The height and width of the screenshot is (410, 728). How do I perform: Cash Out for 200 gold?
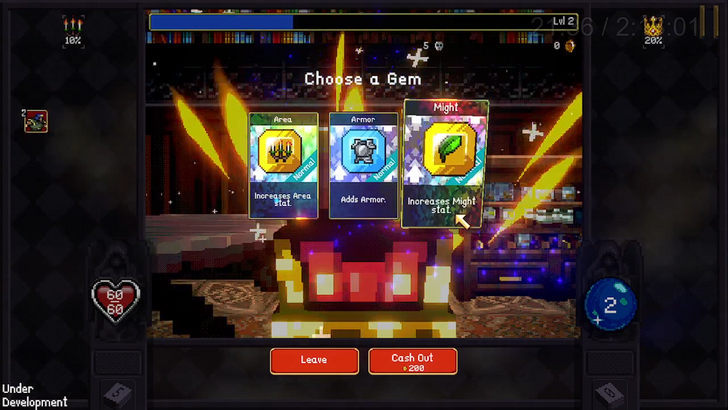pos(413,360)
